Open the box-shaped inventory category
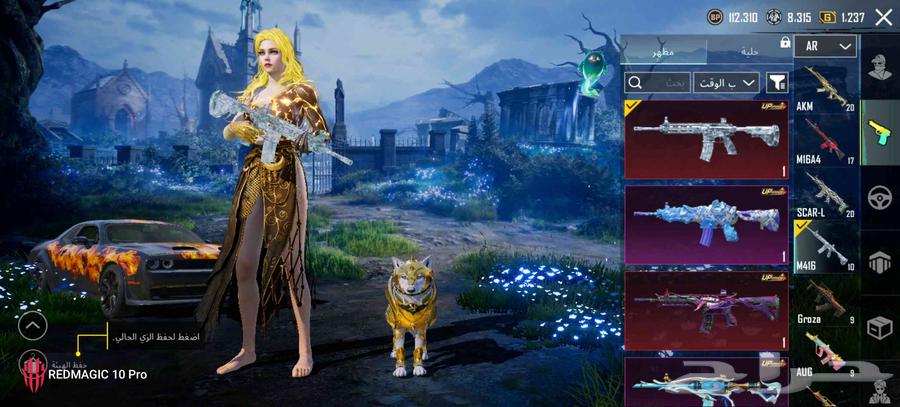900x407 pixels. [881, 326]
